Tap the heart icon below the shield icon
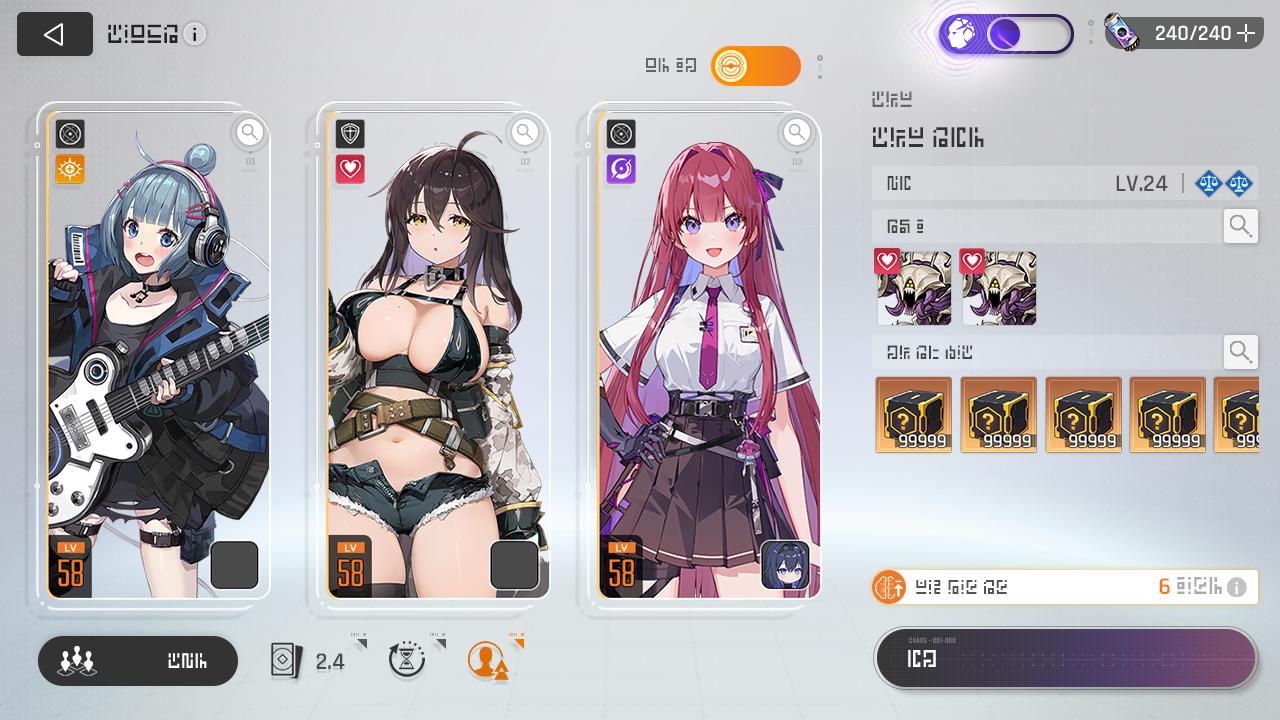Viewport: 1280px width, 720px height. click(349, 168)
